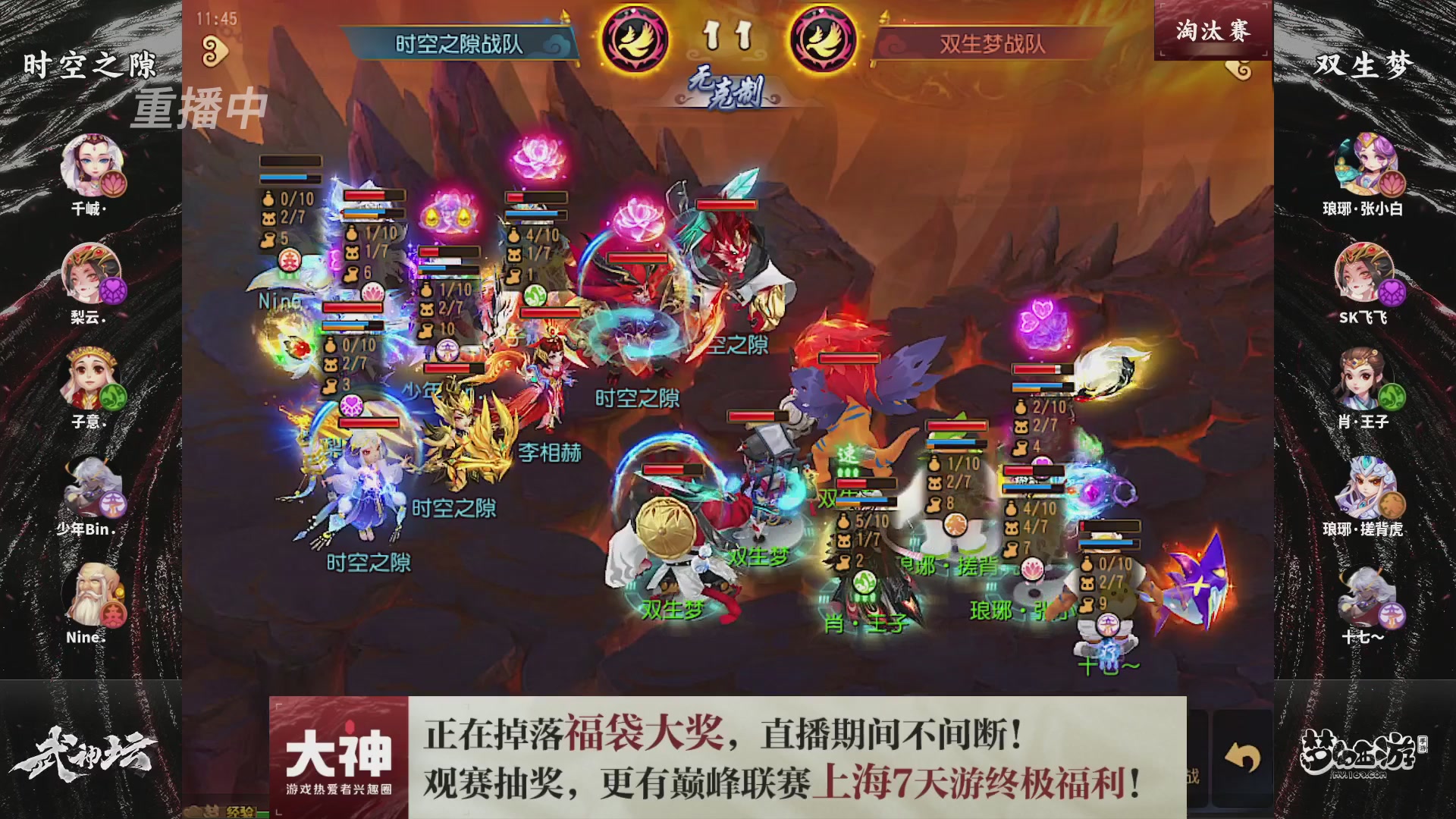
Task: Toggle the 淘汰赛 indicator in the top right
Action: point(1213,32)
